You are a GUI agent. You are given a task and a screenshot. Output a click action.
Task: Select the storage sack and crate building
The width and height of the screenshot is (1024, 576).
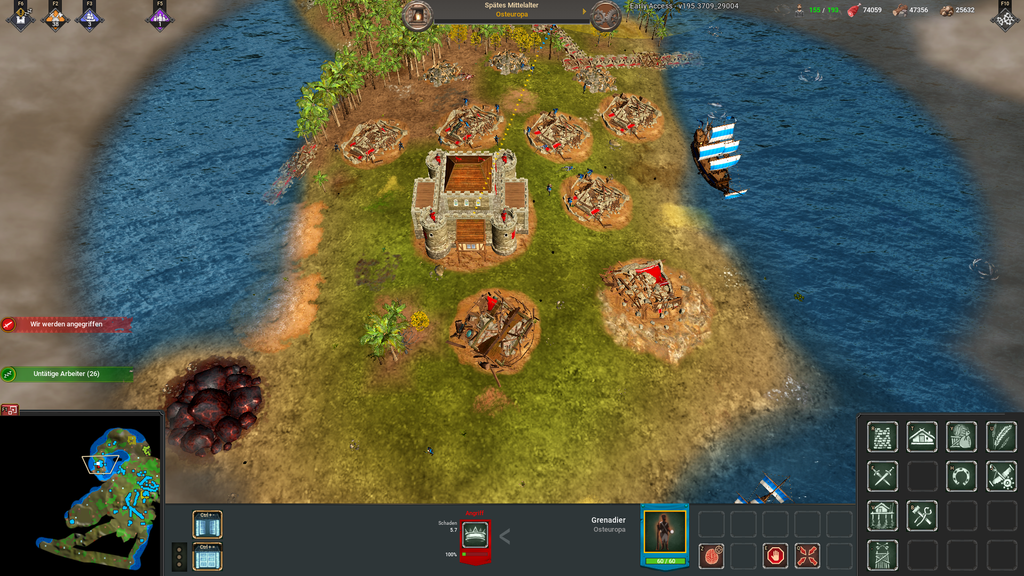tap(961, 437)
